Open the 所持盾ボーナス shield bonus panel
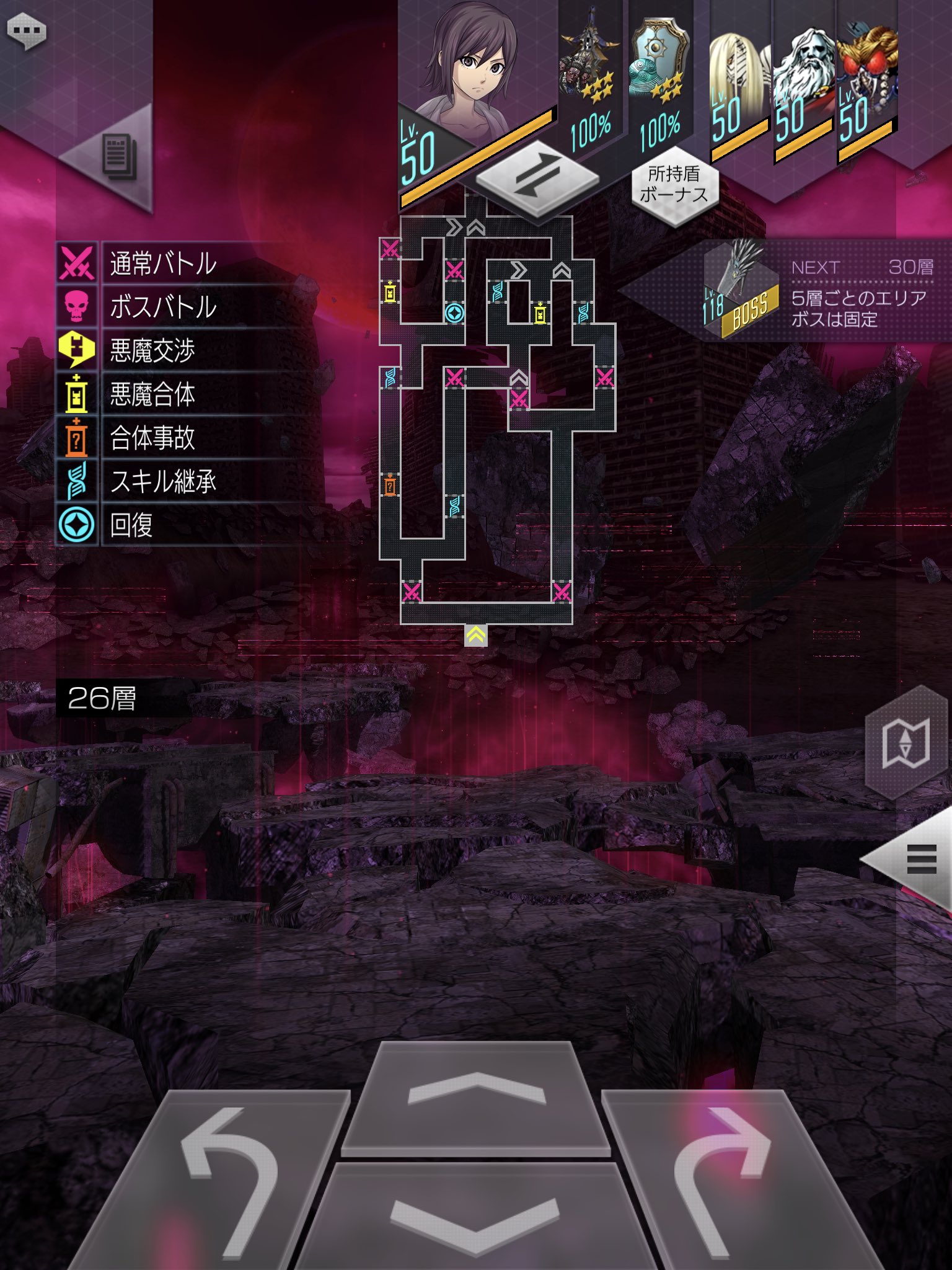Image resolution: width=952 pixels, height=1270 pixels. pos(674,185)
